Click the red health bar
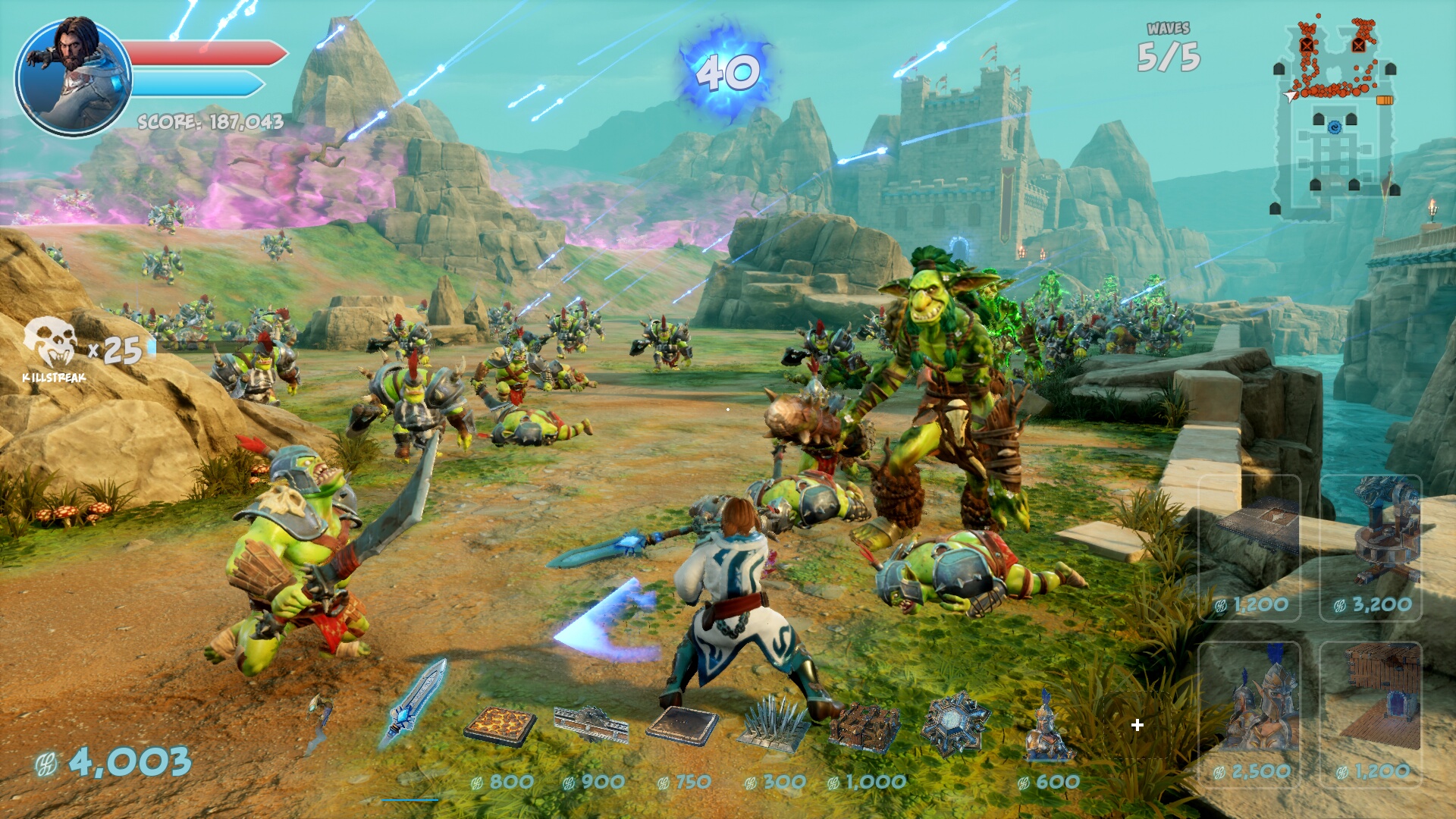 click(205, 53)
